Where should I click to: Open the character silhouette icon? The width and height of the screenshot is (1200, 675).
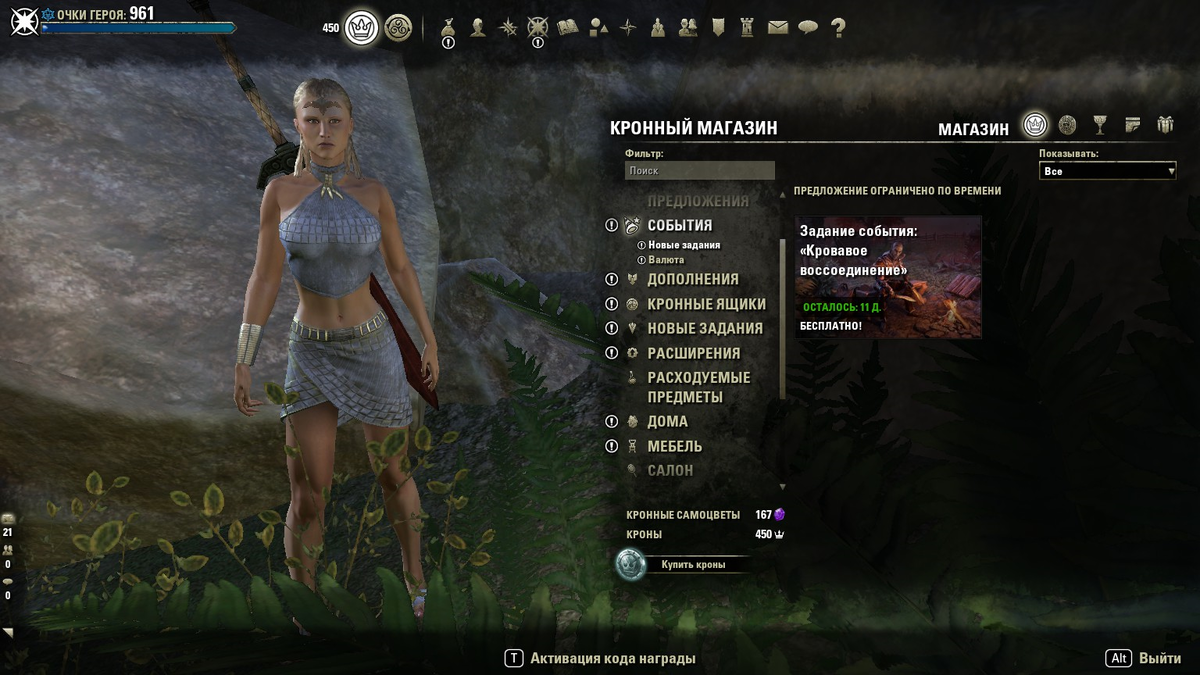(x=478, y=28)
